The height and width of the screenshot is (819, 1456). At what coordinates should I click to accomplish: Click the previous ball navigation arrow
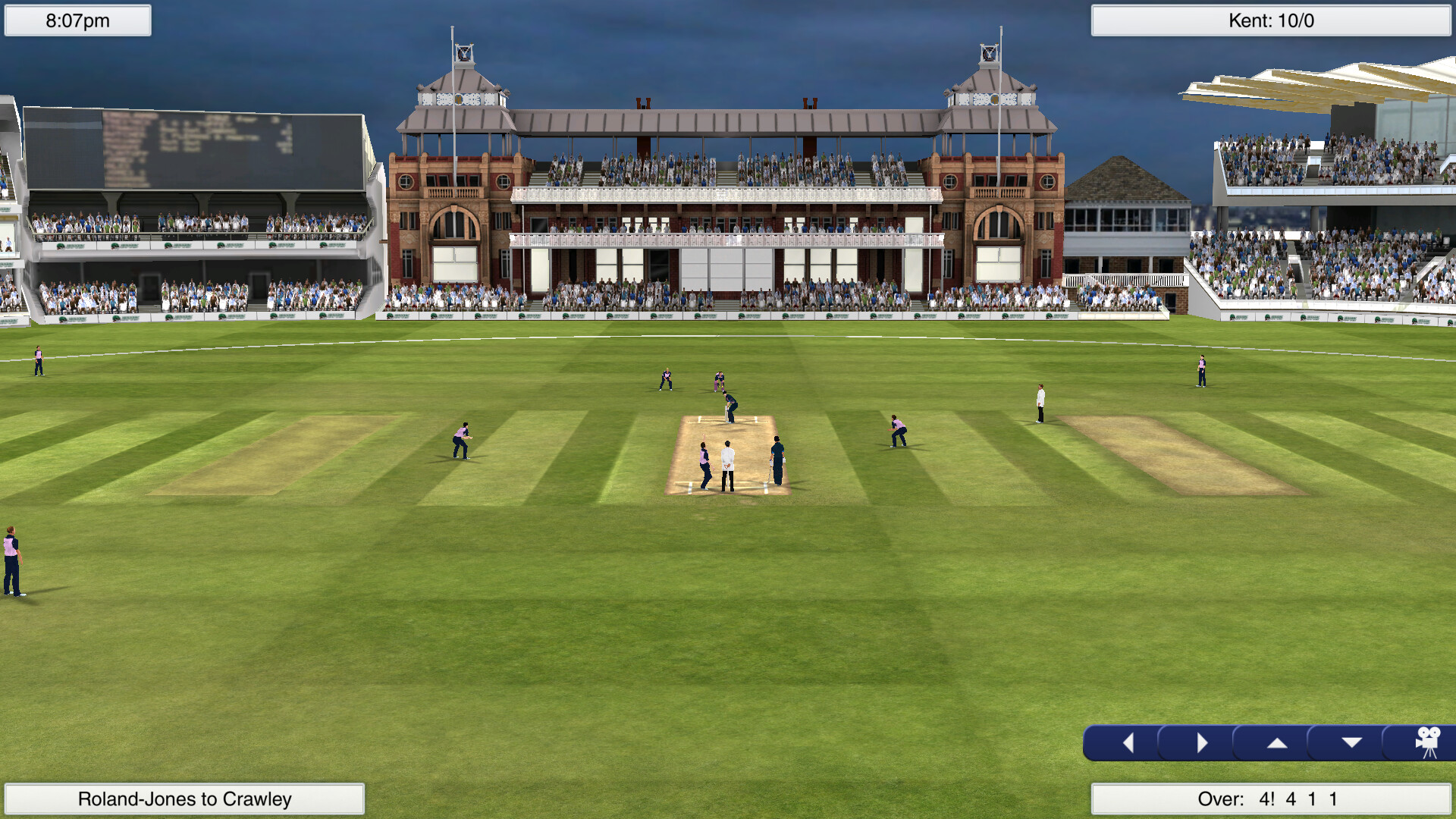pyautogui.click(x=1129, y=742)
